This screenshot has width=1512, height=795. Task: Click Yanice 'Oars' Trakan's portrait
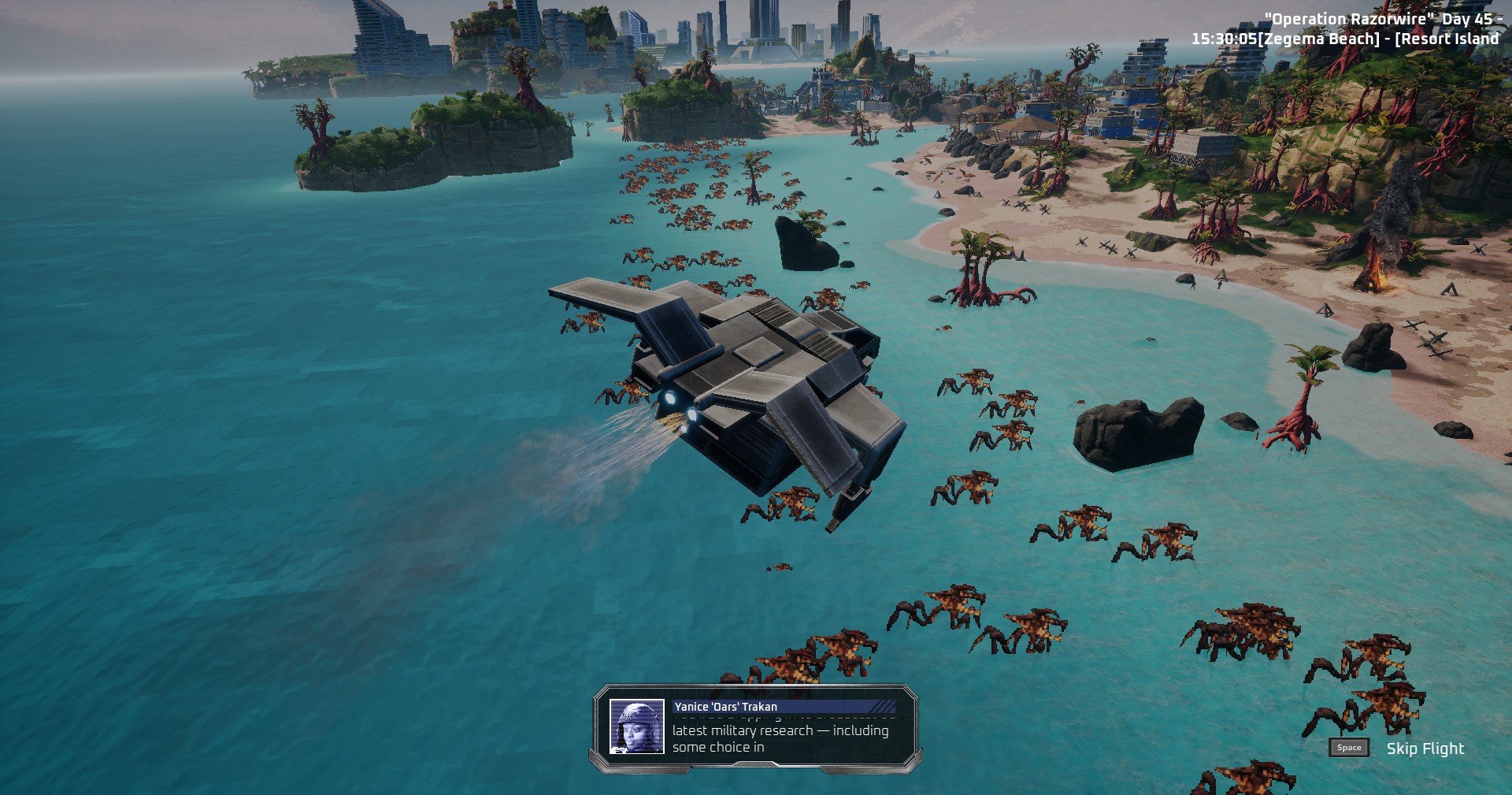click(636, 726)
